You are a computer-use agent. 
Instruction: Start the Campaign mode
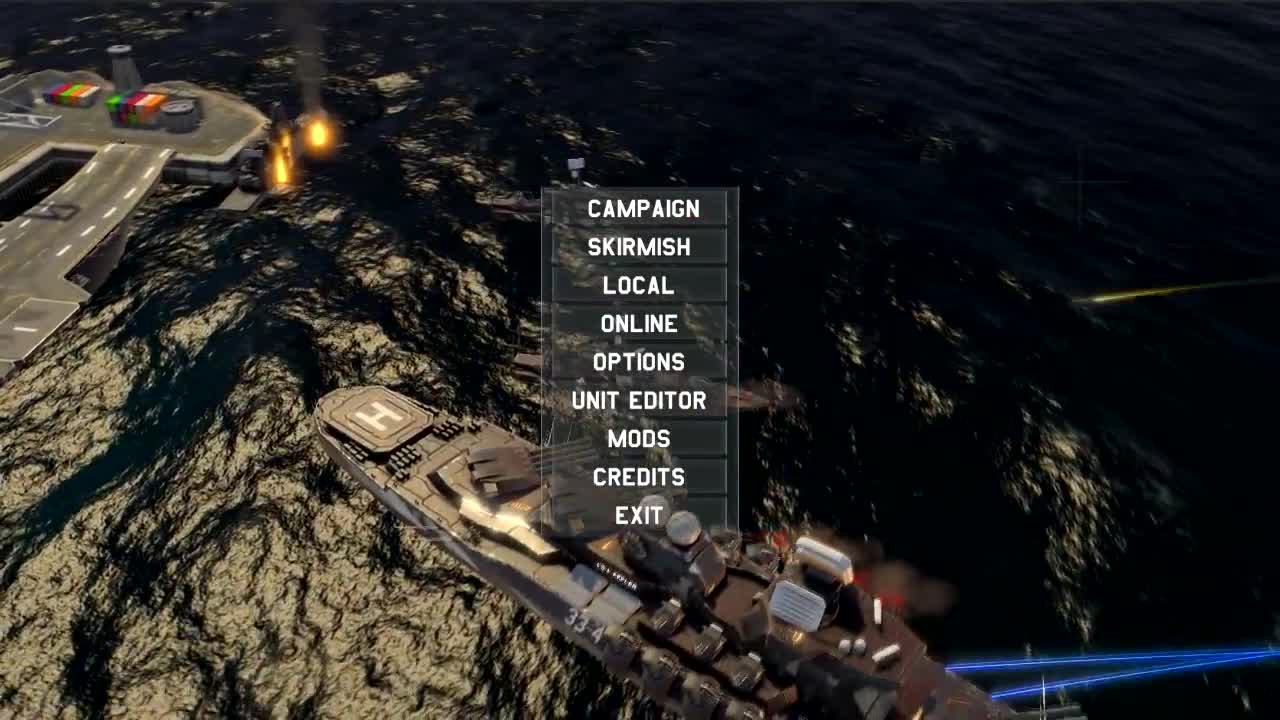(x=640, y=210)
